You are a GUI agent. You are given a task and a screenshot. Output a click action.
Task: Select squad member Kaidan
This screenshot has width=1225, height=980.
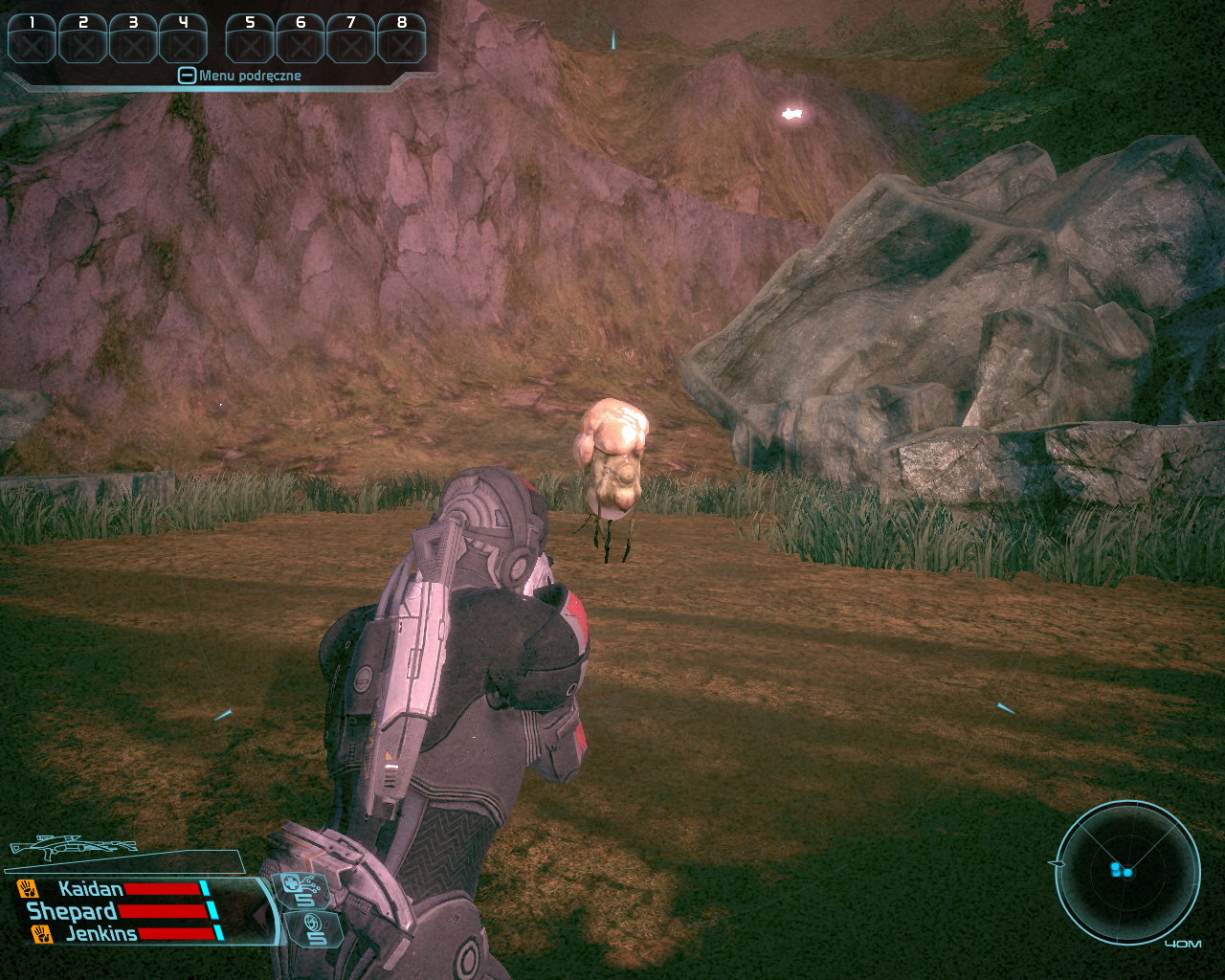point(91,889)
